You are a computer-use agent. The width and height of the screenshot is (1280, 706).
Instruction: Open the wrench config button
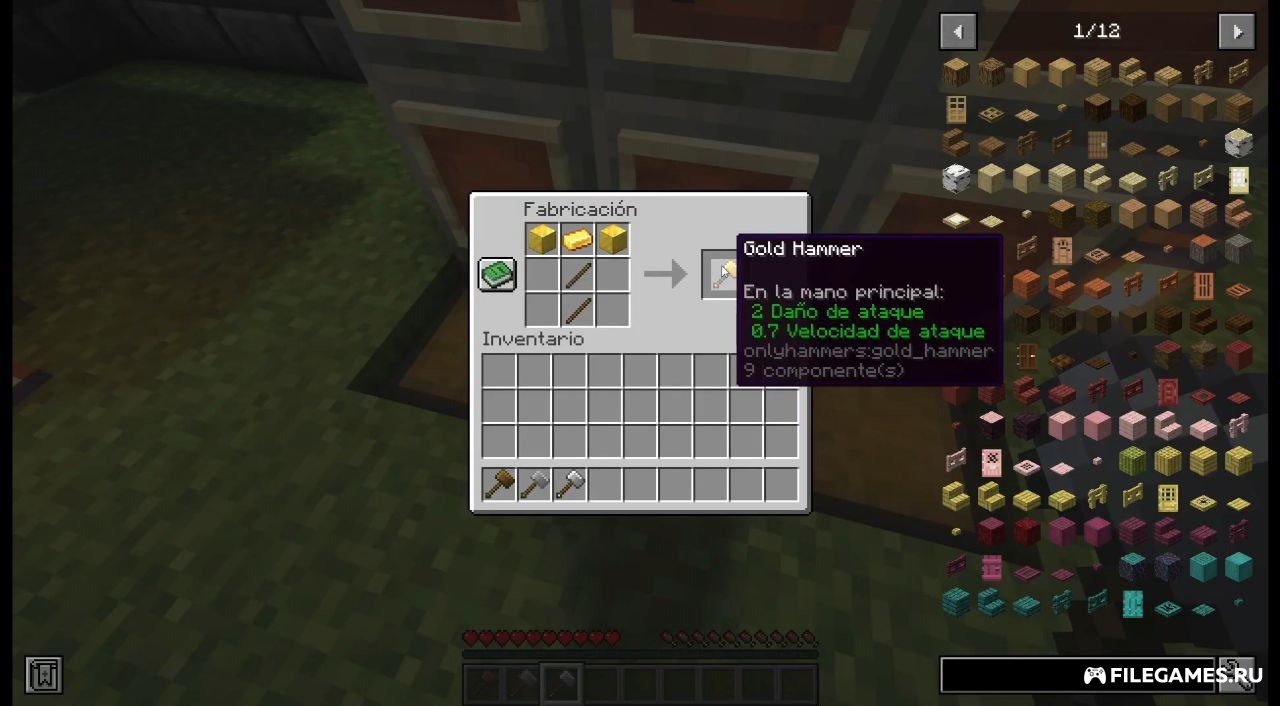[x=1238, y=675]
